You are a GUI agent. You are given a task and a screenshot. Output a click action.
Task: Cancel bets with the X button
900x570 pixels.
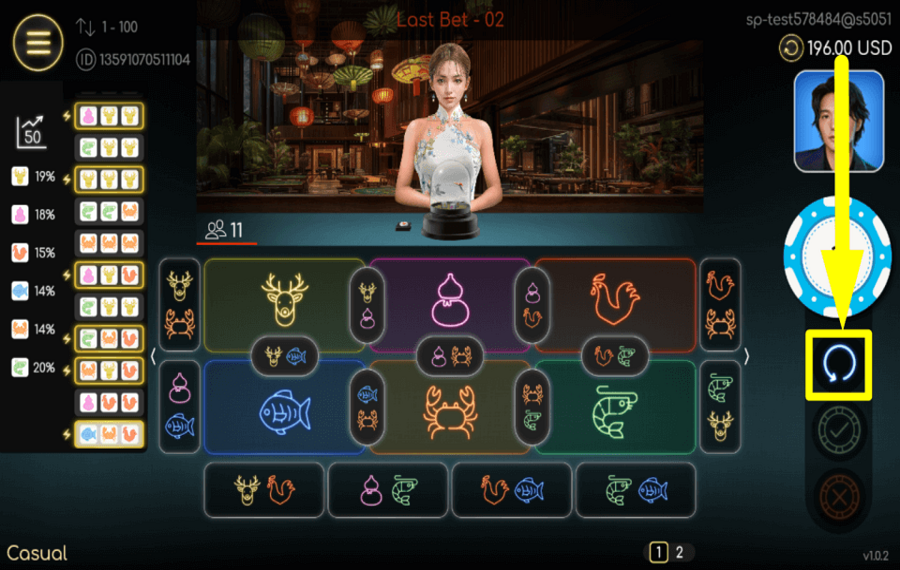[838, 494]
